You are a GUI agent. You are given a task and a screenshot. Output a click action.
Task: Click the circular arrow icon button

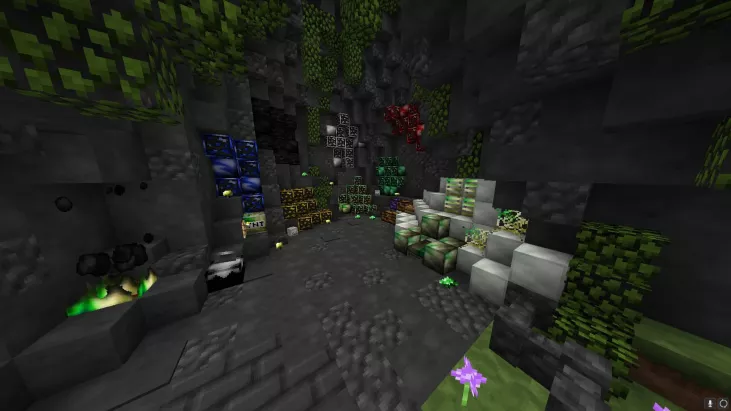(x=722, y=403)
